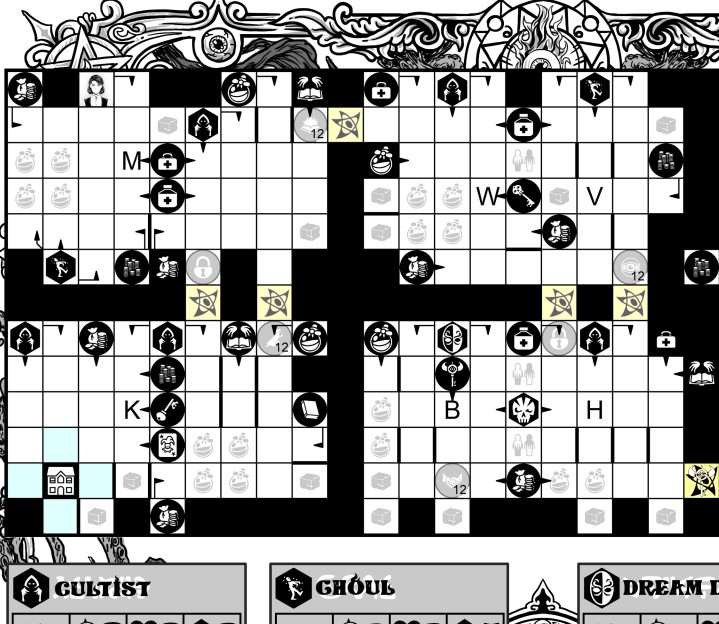Open the Ghoul monster card

click(x=390, y=588)
